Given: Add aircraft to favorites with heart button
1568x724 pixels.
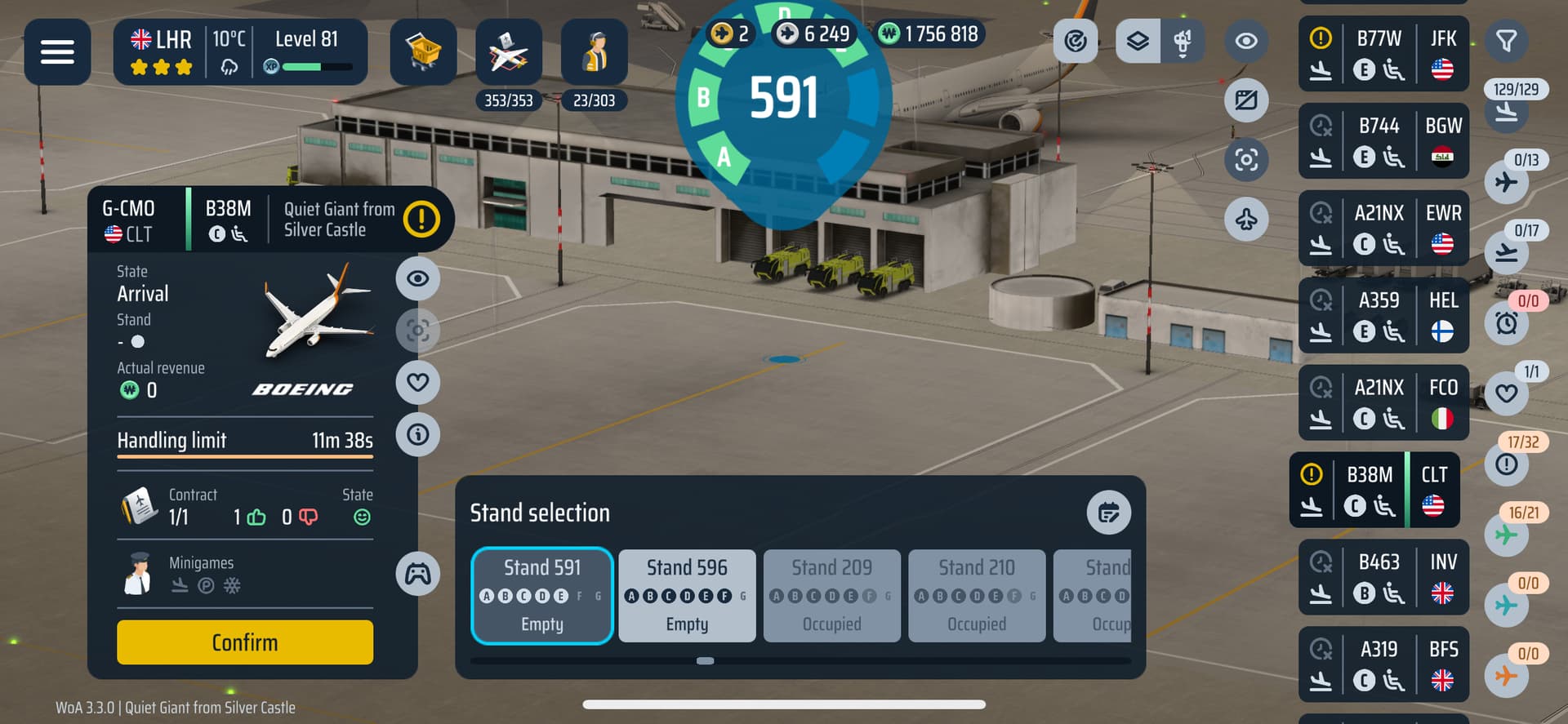Looking at the screenshot, I should click(417, 382).
